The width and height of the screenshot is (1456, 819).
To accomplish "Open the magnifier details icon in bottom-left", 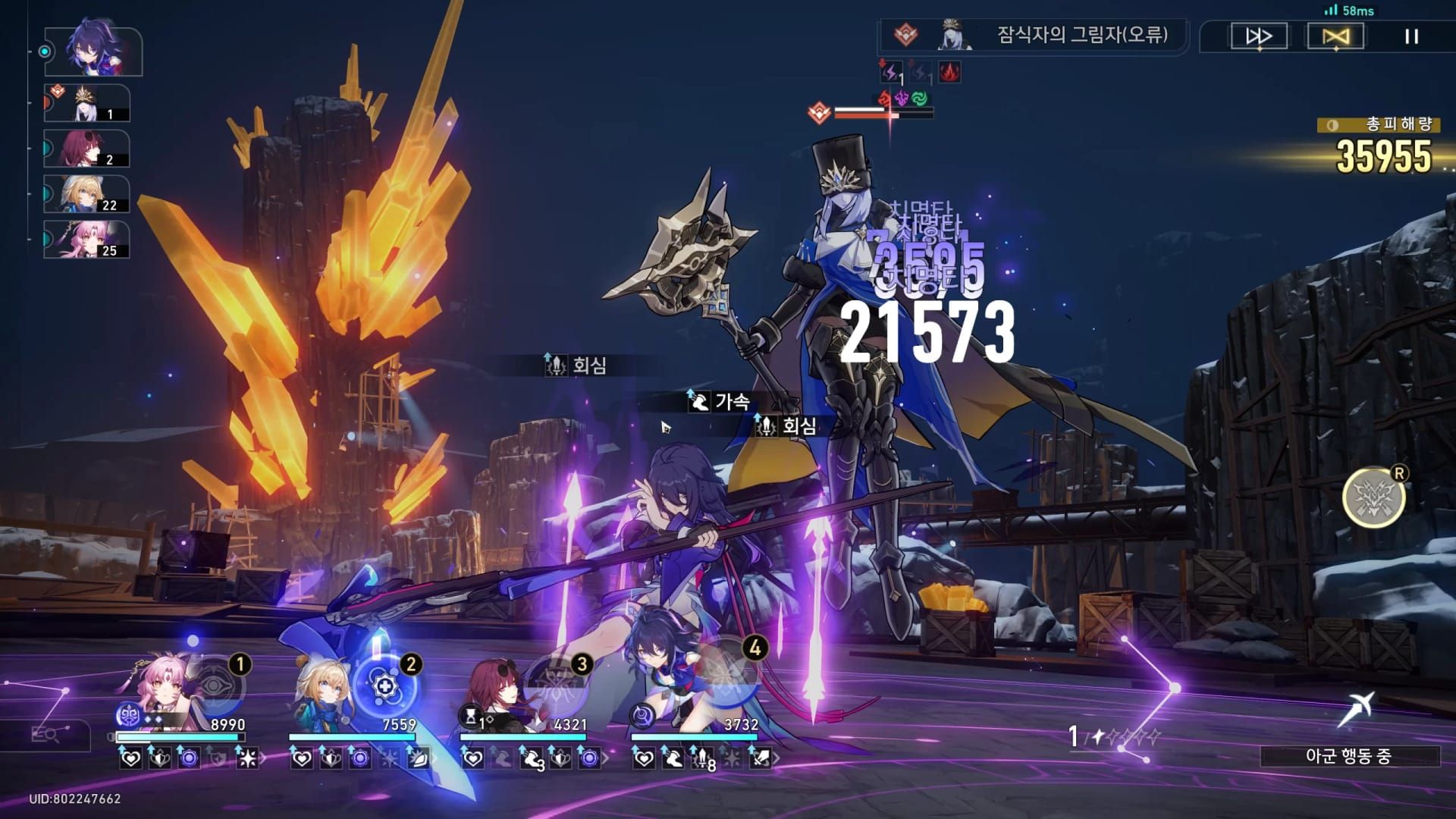I will point(47,734).
